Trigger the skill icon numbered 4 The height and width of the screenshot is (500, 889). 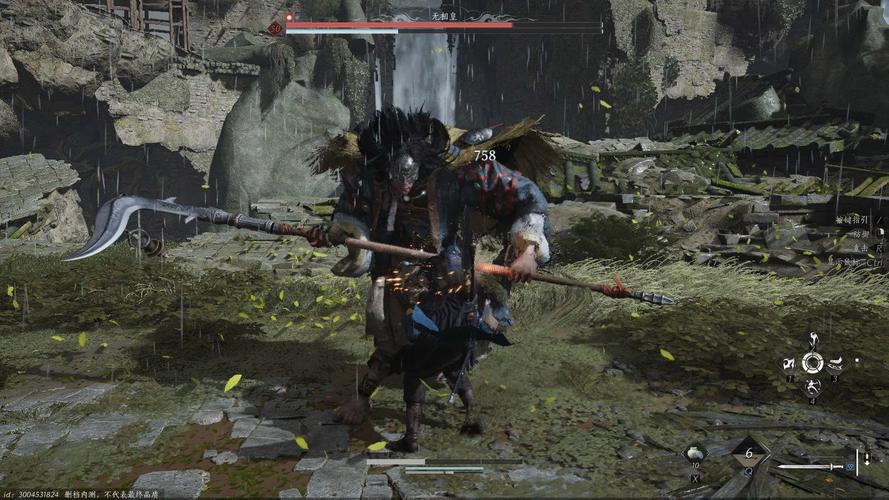[813, 386]
